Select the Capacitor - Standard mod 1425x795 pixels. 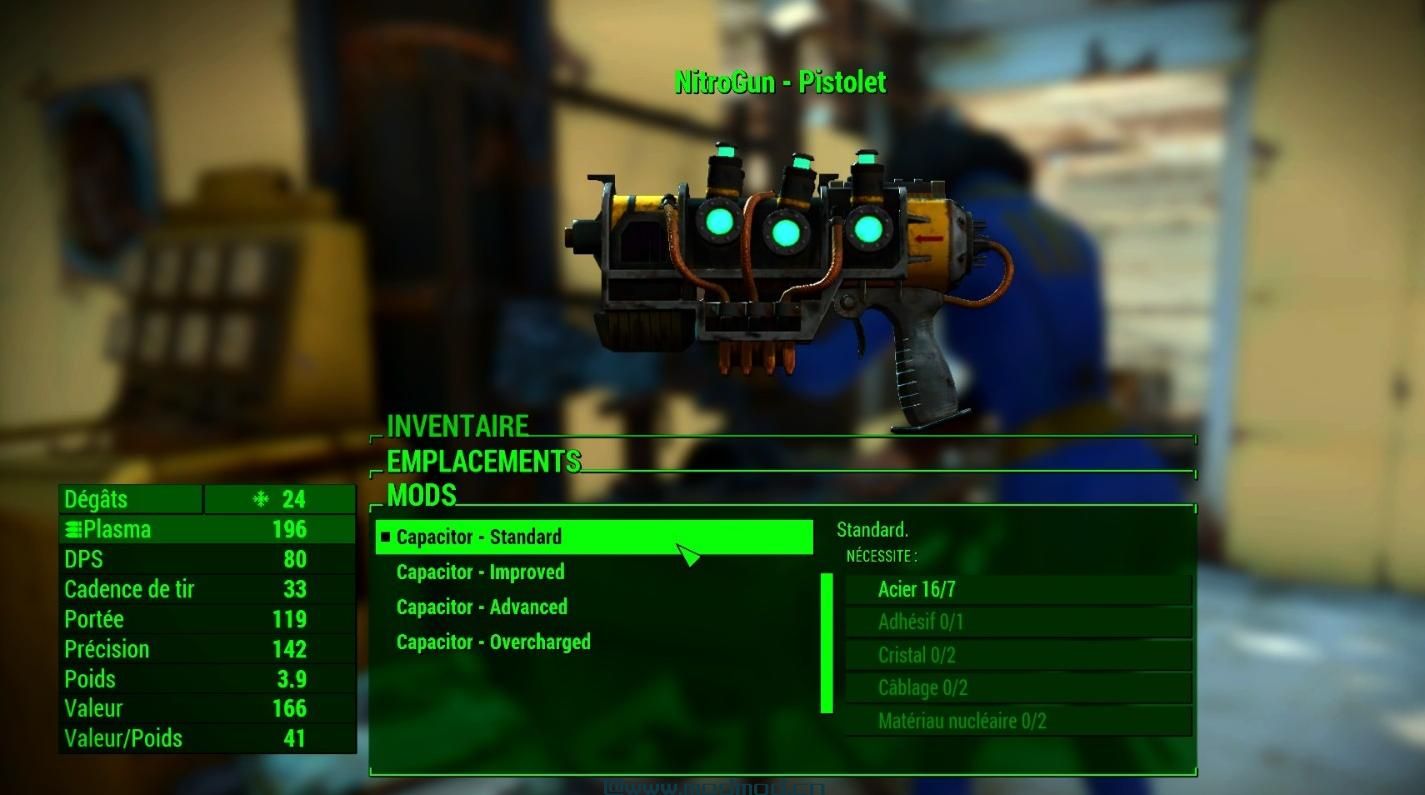coord(594,537)
